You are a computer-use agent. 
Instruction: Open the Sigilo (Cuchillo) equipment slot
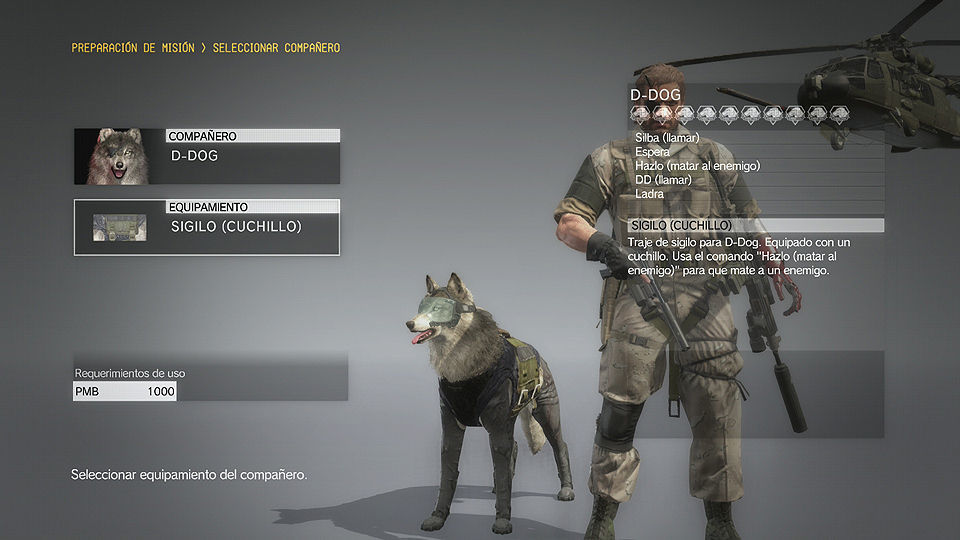[x=251, y=227]
